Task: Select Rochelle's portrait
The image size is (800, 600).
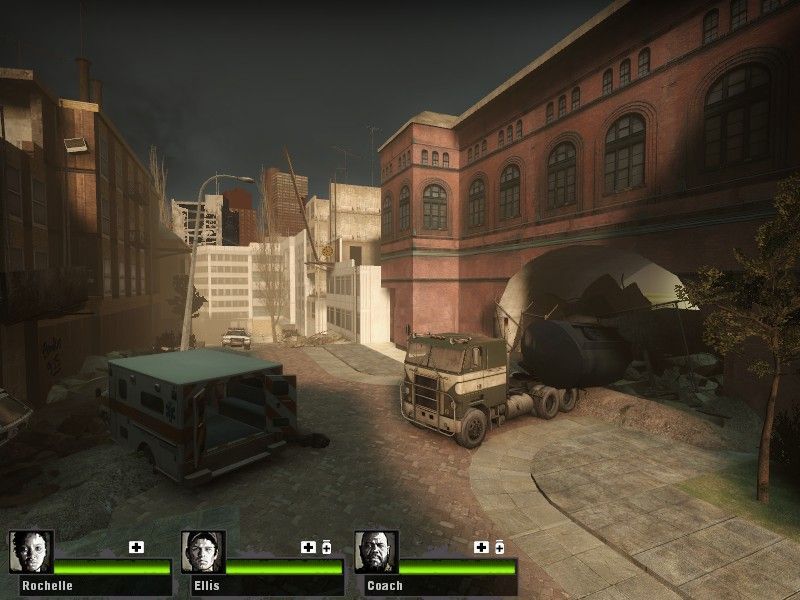Action: pos(31,552)
